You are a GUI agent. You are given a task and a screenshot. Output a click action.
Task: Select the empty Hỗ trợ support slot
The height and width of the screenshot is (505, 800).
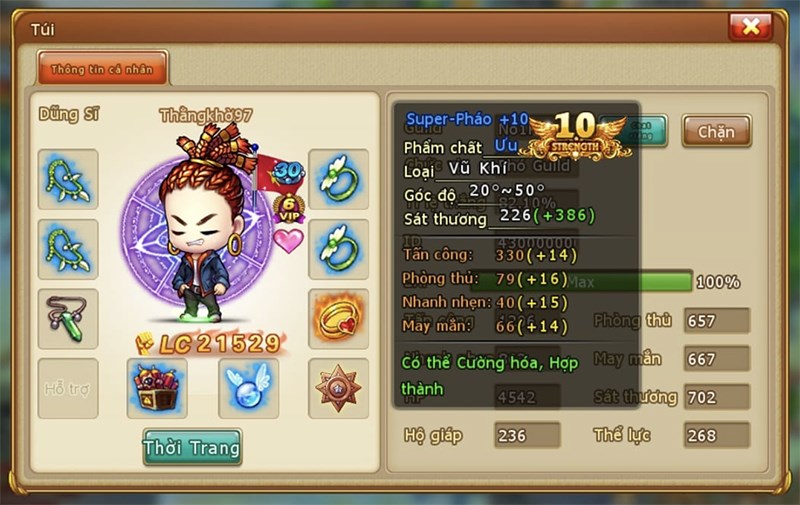(x=68, y=388)
